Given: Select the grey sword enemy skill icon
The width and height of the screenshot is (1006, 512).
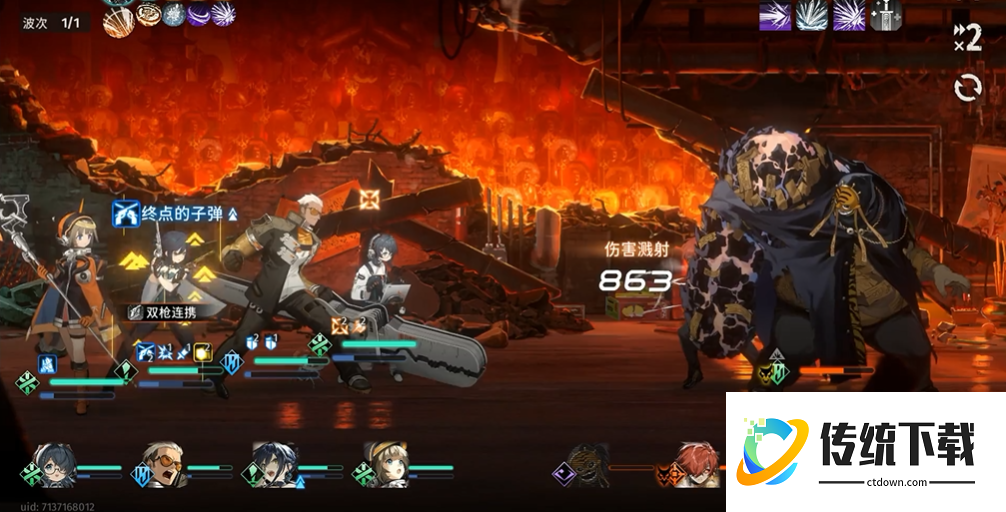Looking at the screenshot, I should 884,15.
